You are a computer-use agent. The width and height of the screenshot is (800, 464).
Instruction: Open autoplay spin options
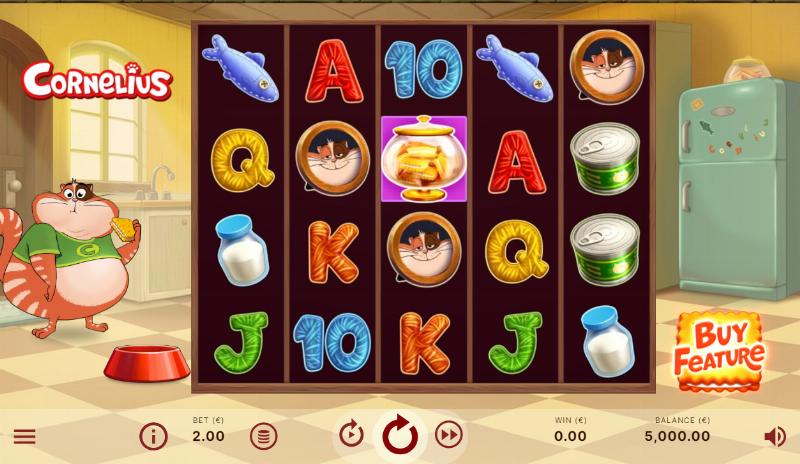(351, 434)
